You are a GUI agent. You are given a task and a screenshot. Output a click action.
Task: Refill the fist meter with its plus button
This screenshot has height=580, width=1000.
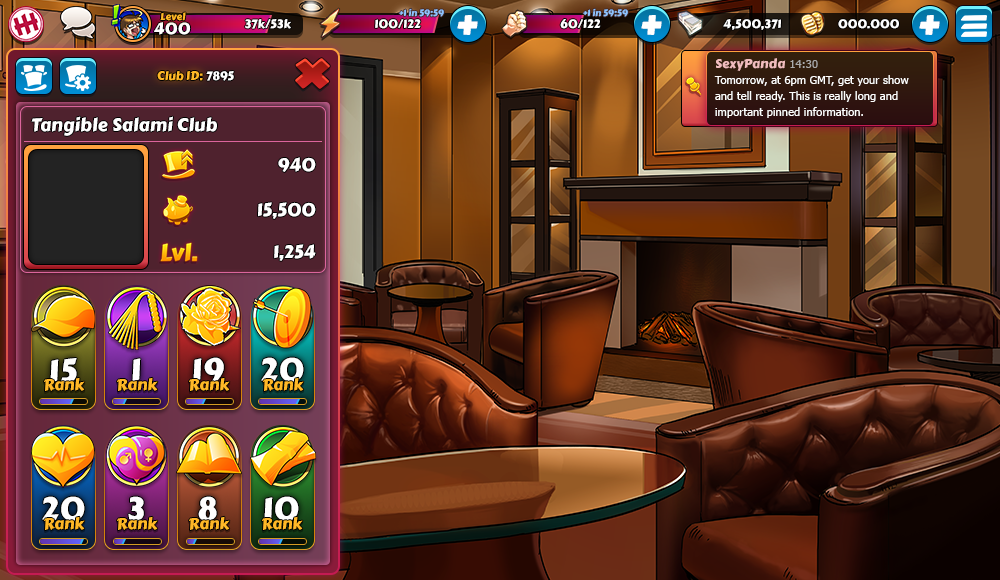(x=651, y=24)
